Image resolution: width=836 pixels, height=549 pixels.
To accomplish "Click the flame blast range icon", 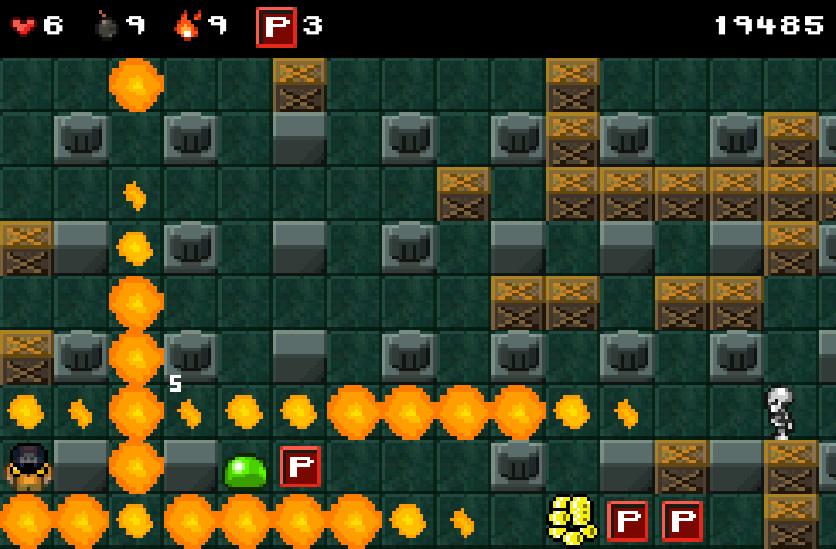I will (x=187, y=26).
